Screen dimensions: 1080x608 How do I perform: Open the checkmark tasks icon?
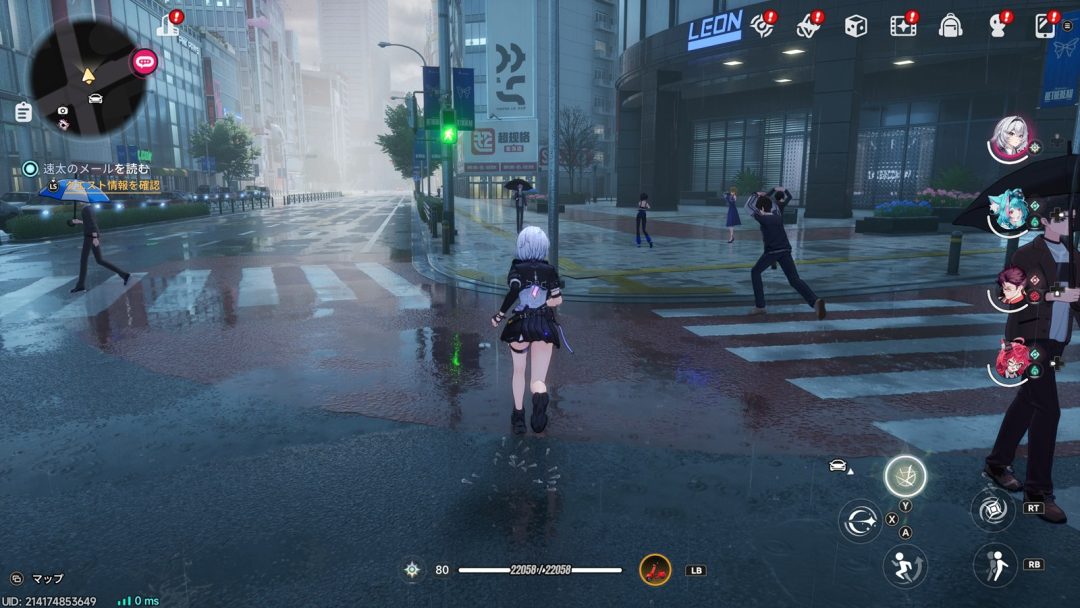pyautogui.click(x=808, y=26)
